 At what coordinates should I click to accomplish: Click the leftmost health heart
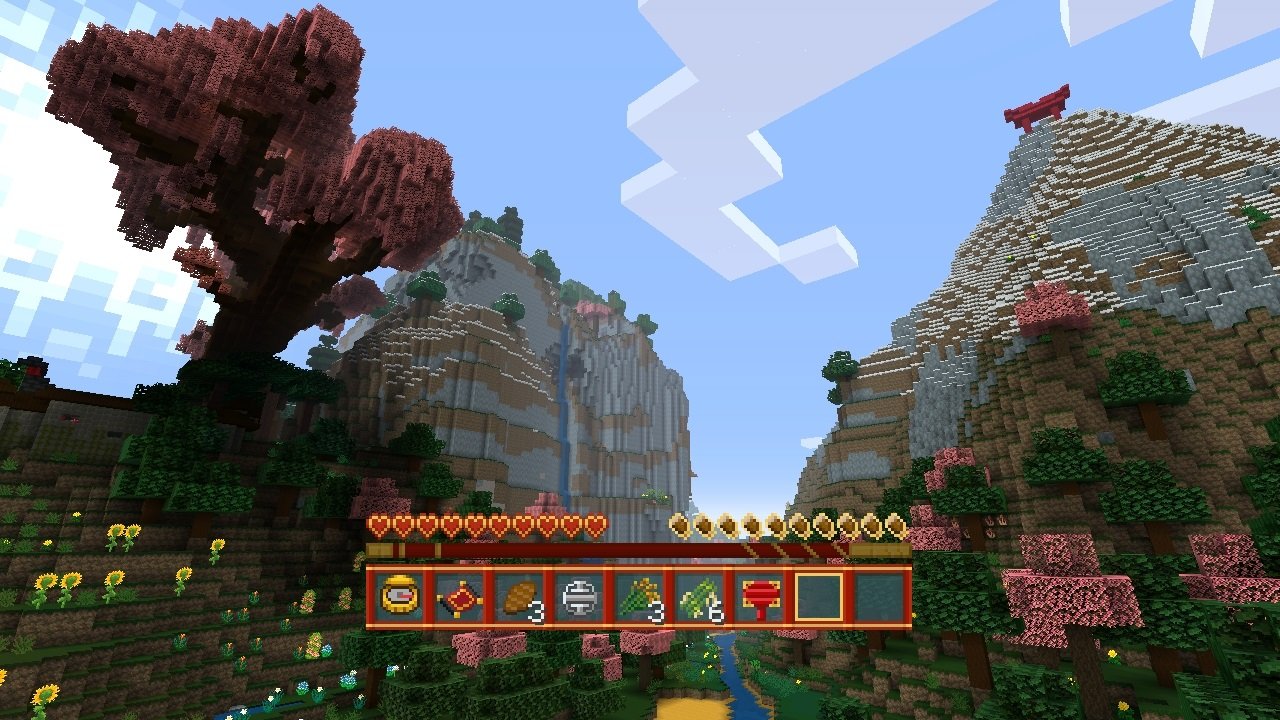pyautogui.click(x=378, y=522)
